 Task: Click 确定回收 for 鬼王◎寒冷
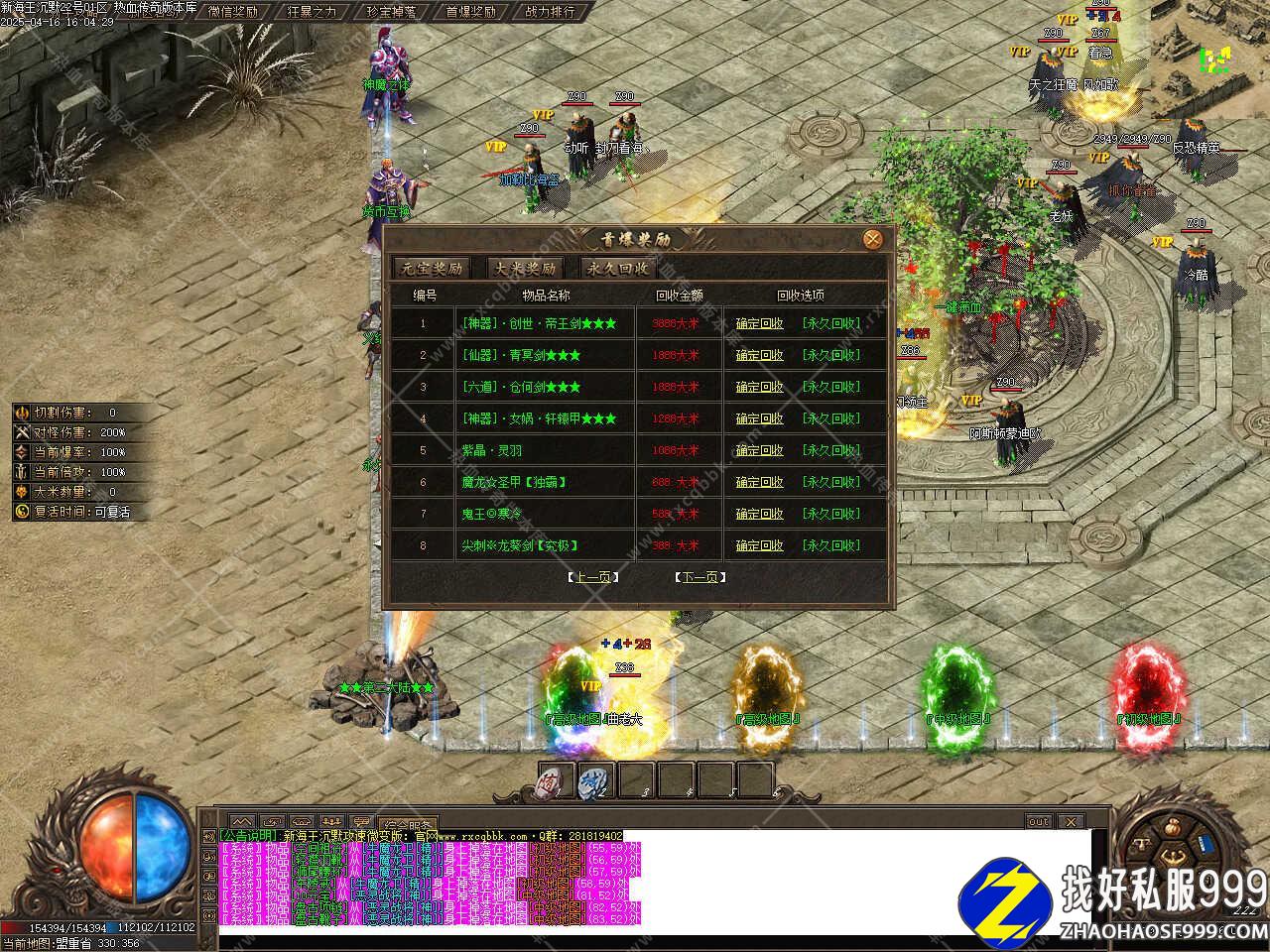pos(760,514)
